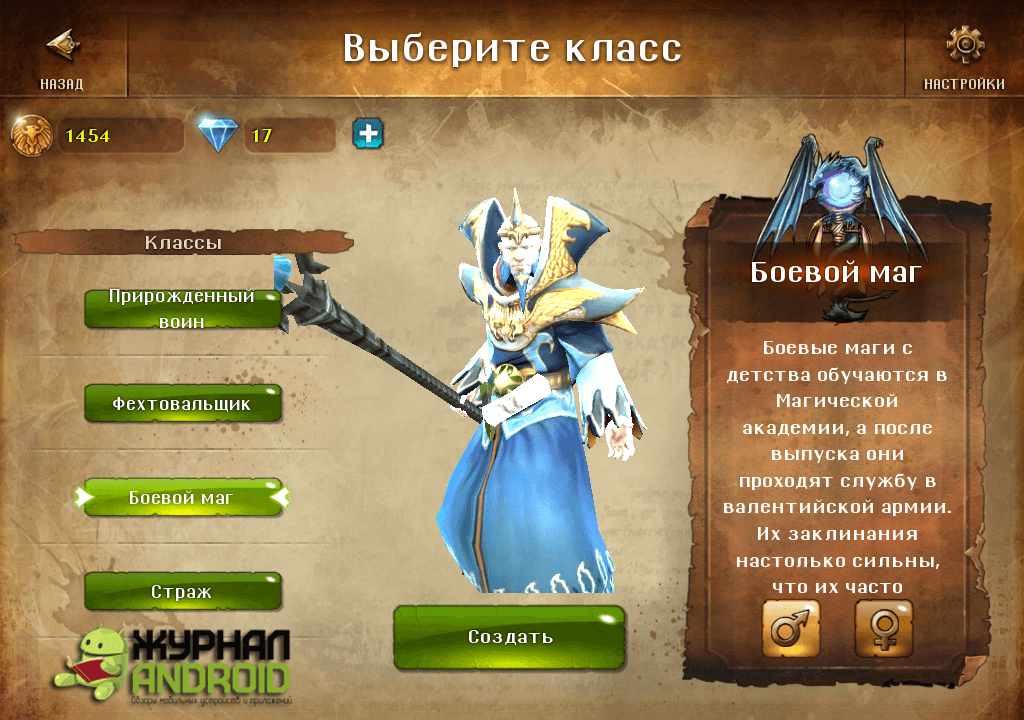Select the Прирожденный воин class
Image resolution: width=1024 pixels, height=720 pixels.
(x=183, y=309)
